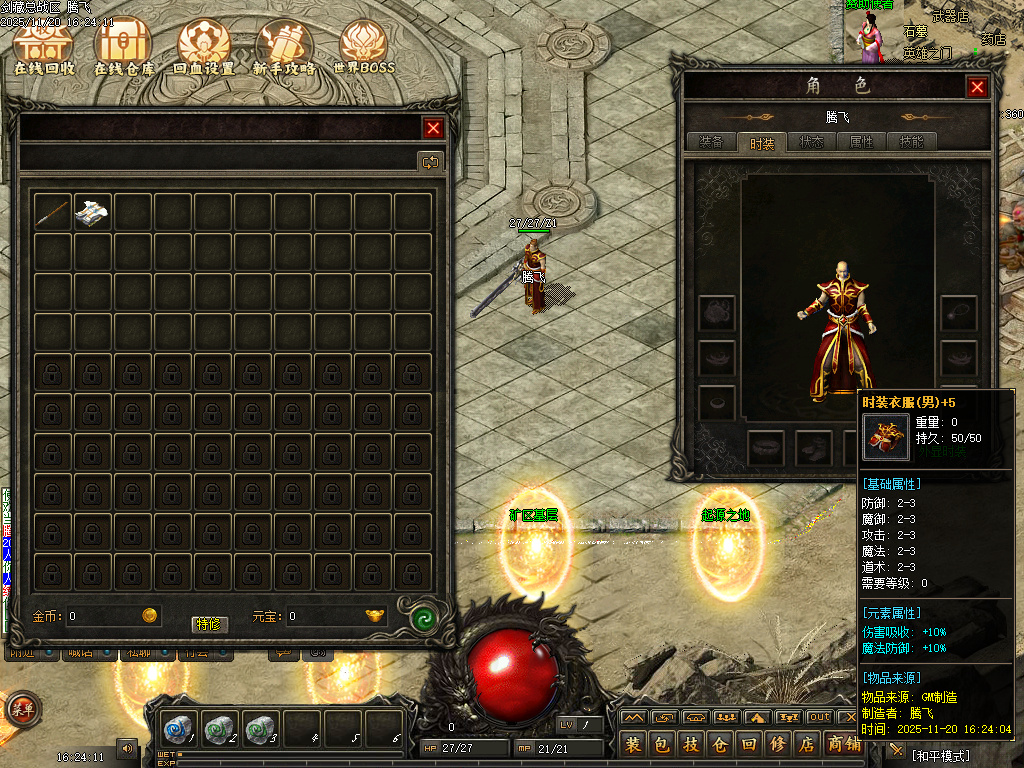The width and height of the screenshot is (1024, 768).
Task: Close the inventory bag window
Action: click(433, 128)
